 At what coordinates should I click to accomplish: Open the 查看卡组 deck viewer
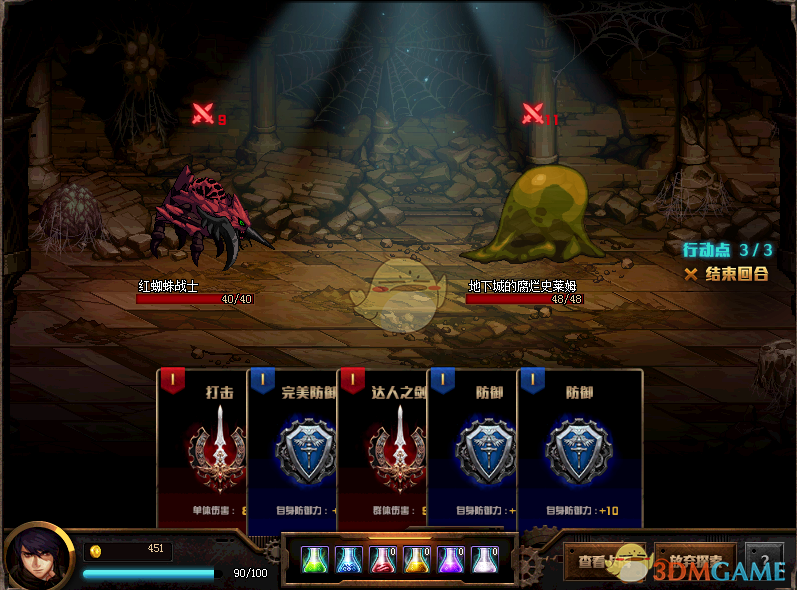point(605,561)
